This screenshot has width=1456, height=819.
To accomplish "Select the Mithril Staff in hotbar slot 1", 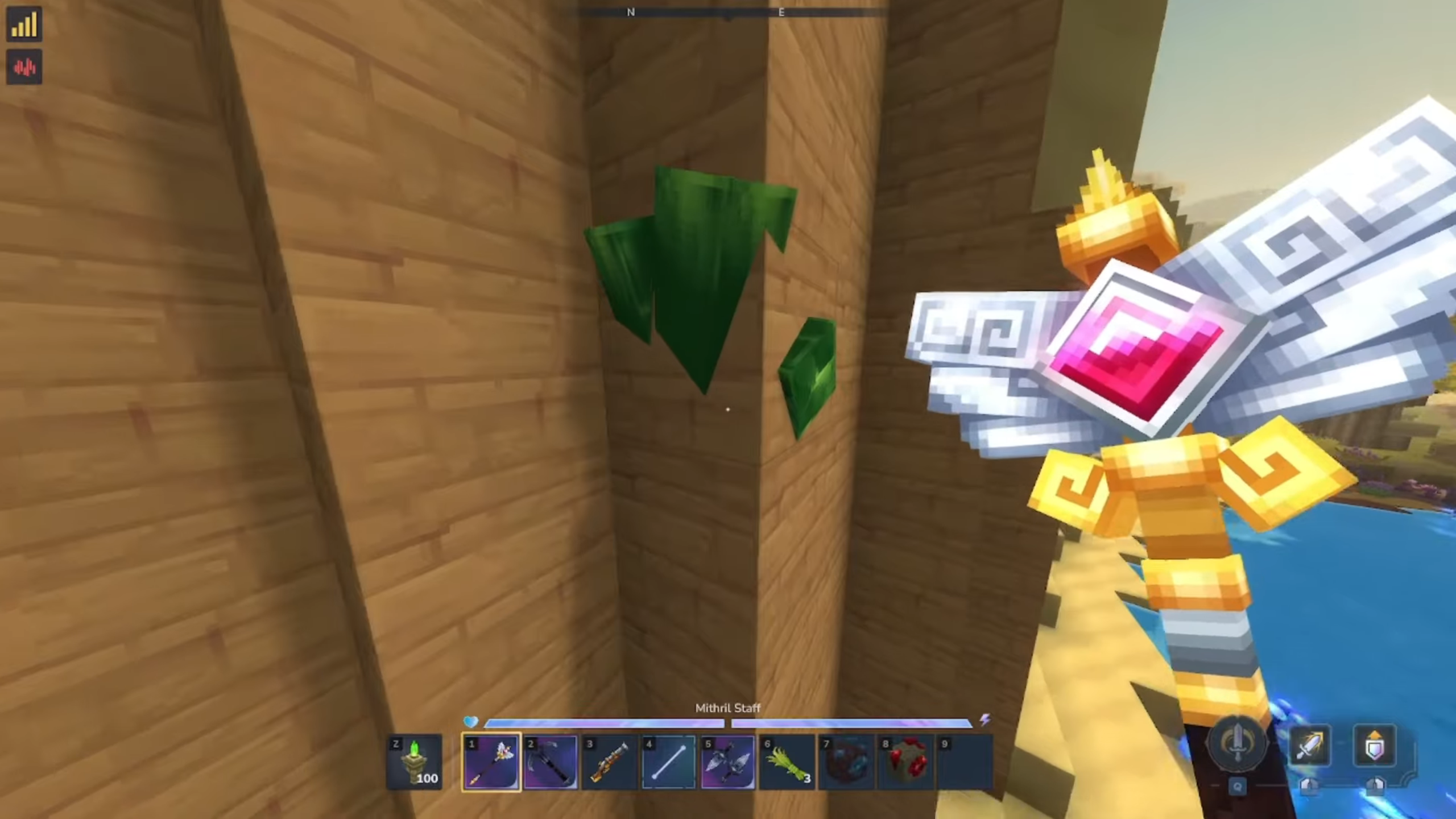I will coord(490,762).
